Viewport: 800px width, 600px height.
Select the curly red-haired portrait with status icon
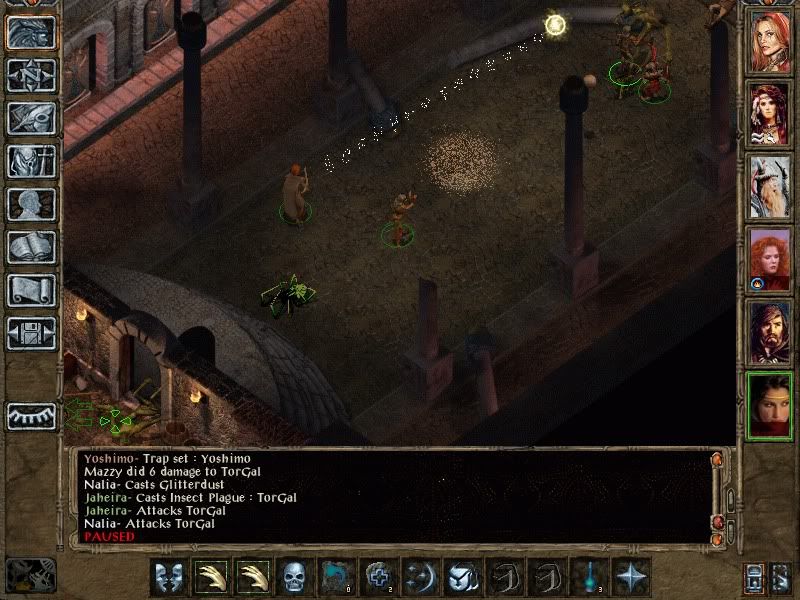pyautogui.click(x=770, y=259)
